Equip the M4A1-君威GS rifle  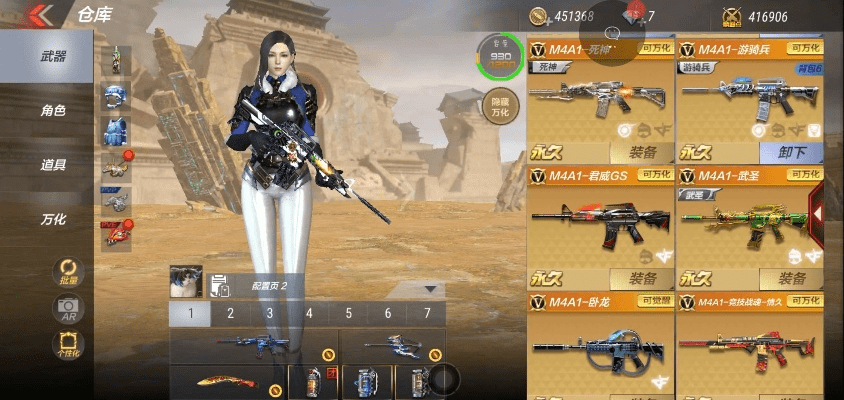642,279
